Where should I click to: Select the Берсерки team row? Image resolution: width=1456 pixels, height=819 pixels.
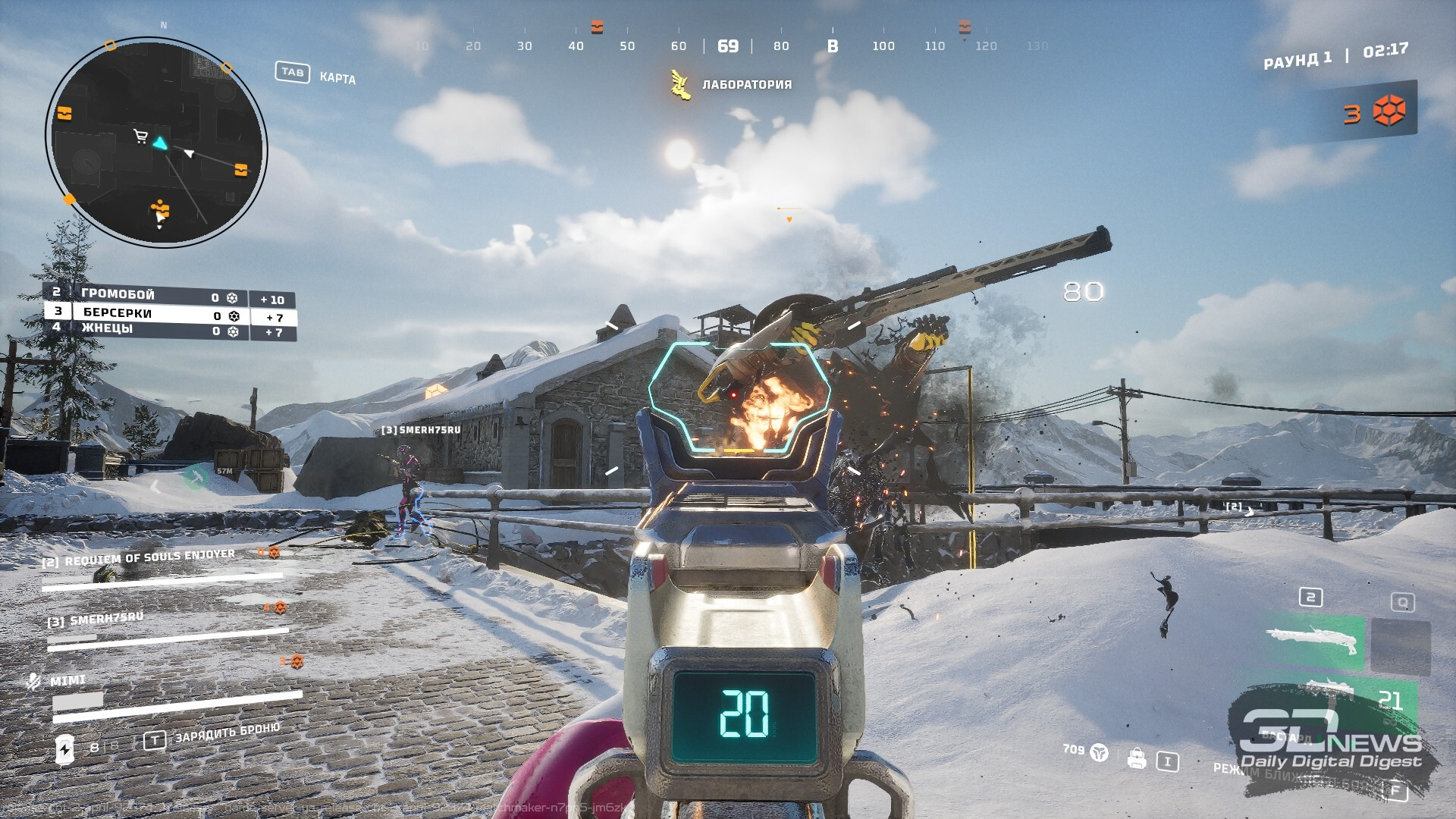(144, 313)
